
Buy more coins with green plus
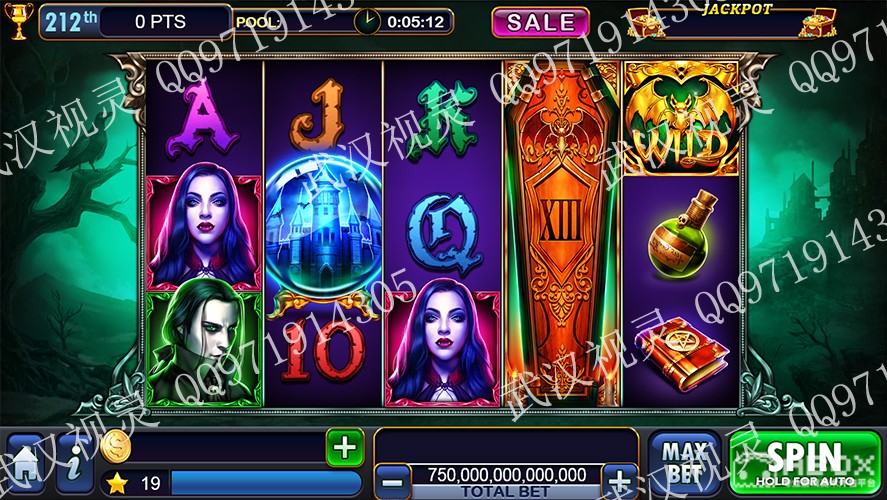[x=344, y=447]
